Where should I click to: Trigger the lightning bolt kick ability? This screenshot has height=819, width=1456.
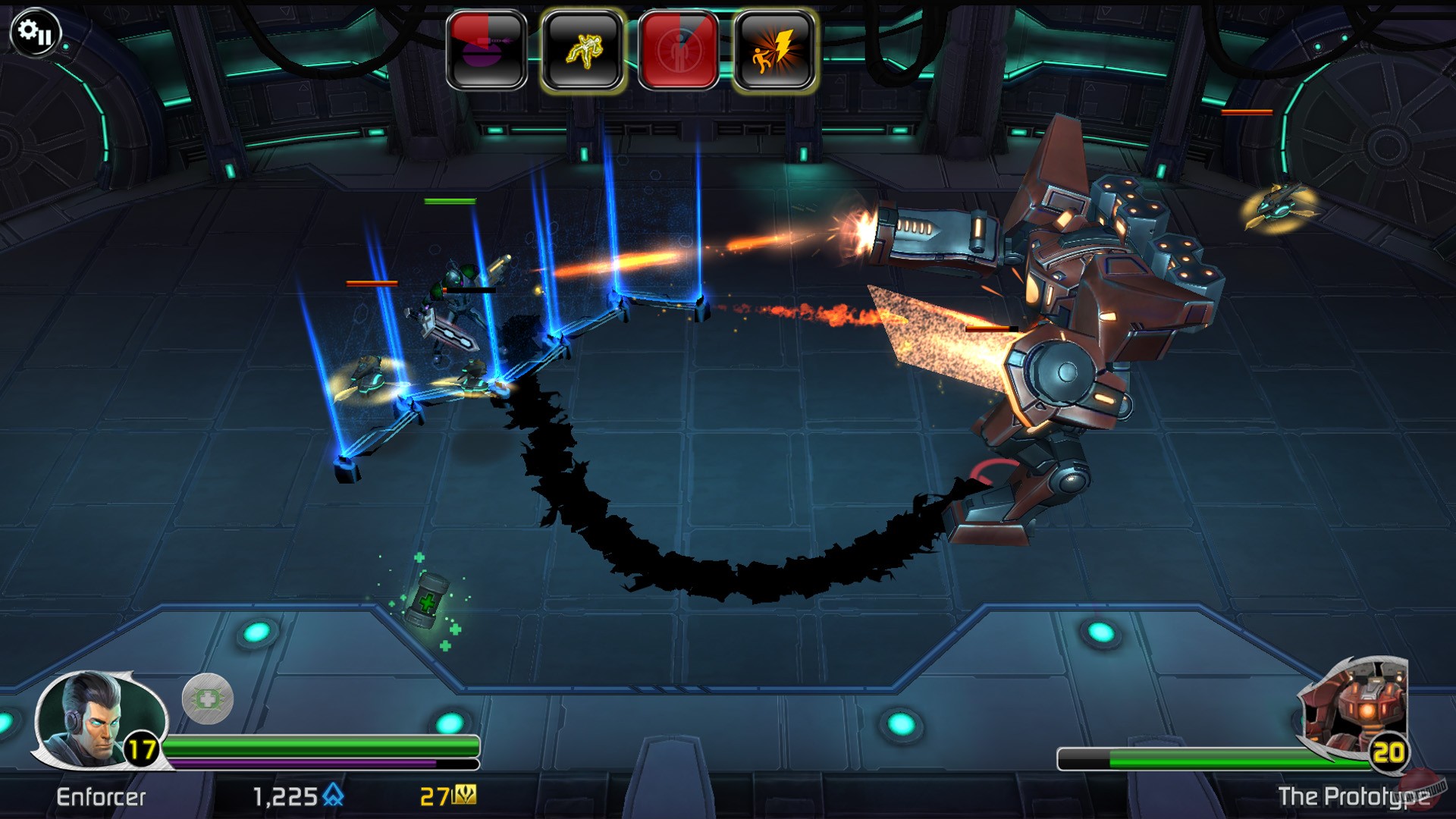pos(774,51)
